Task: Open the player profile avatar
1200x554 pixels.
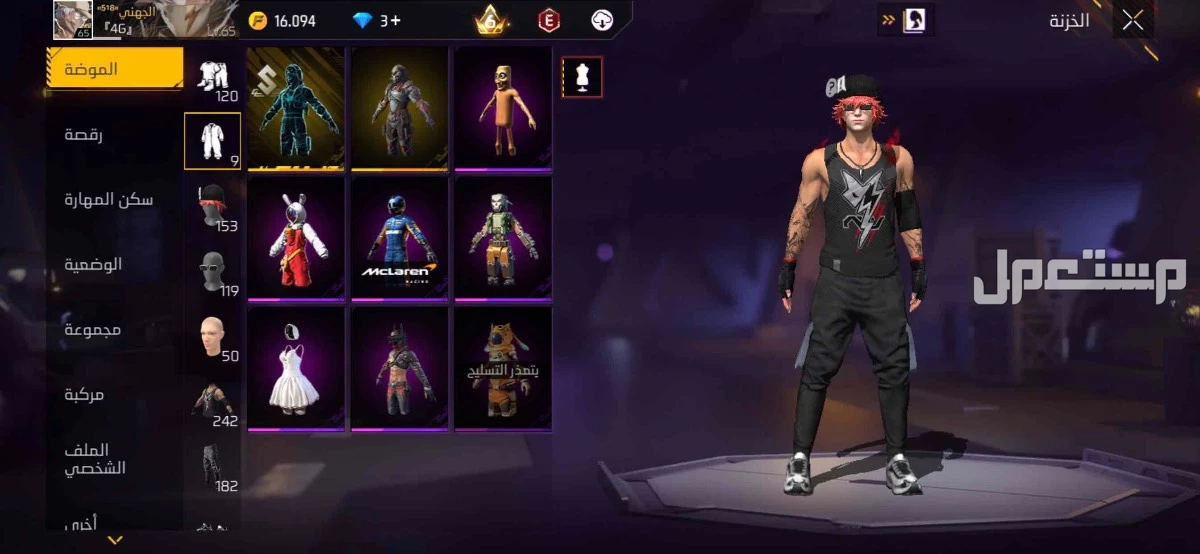Action: 72,19
